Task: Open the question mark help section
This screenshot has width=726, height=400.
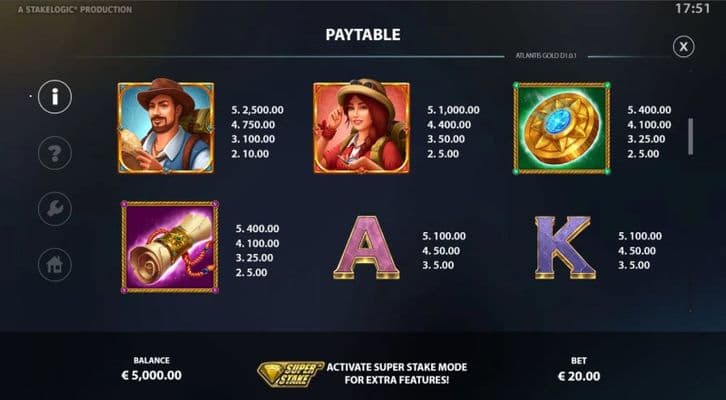Action: point(55,153)
